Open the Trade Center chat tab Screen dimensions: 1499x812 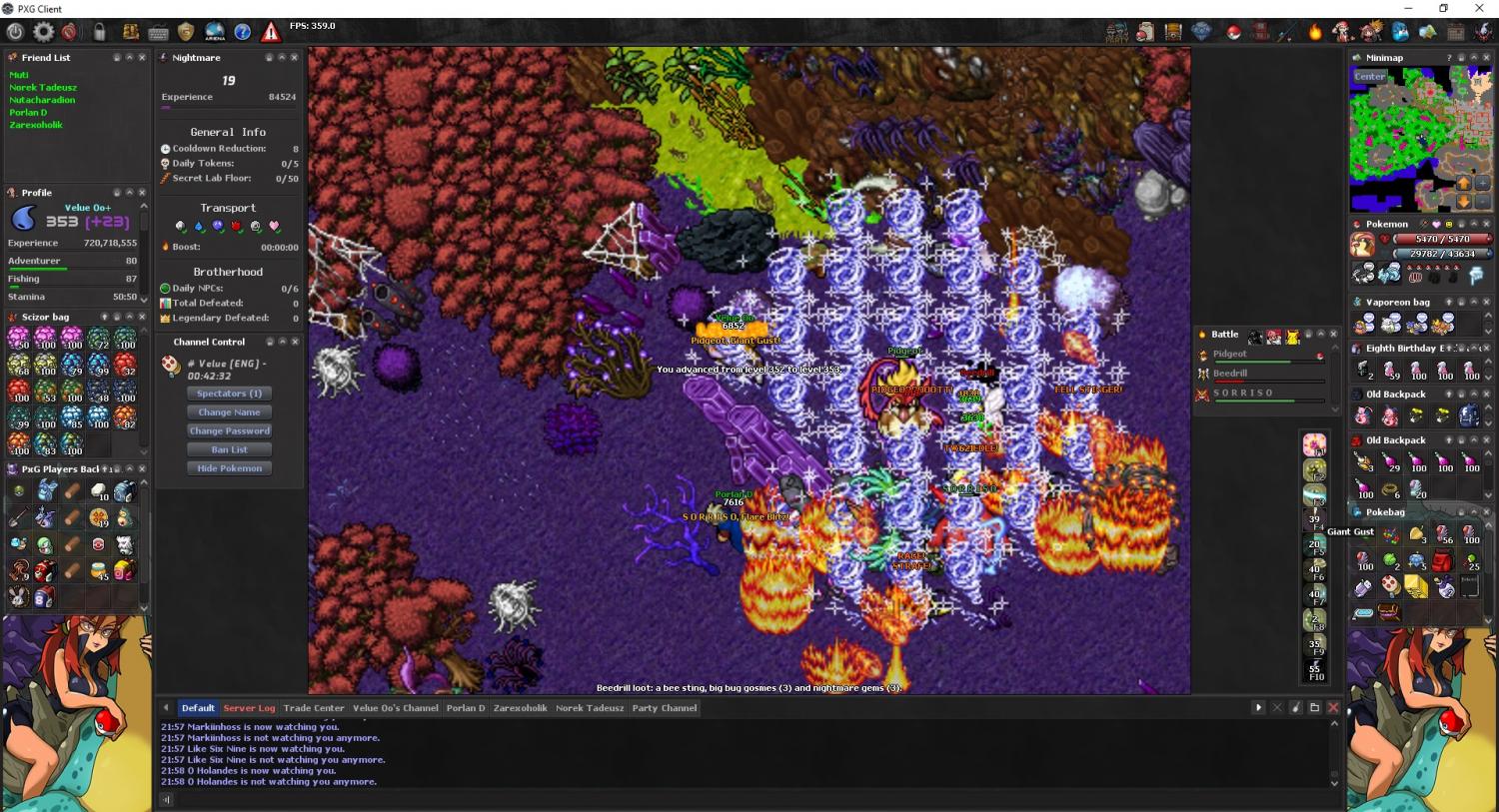pos(314,708)
